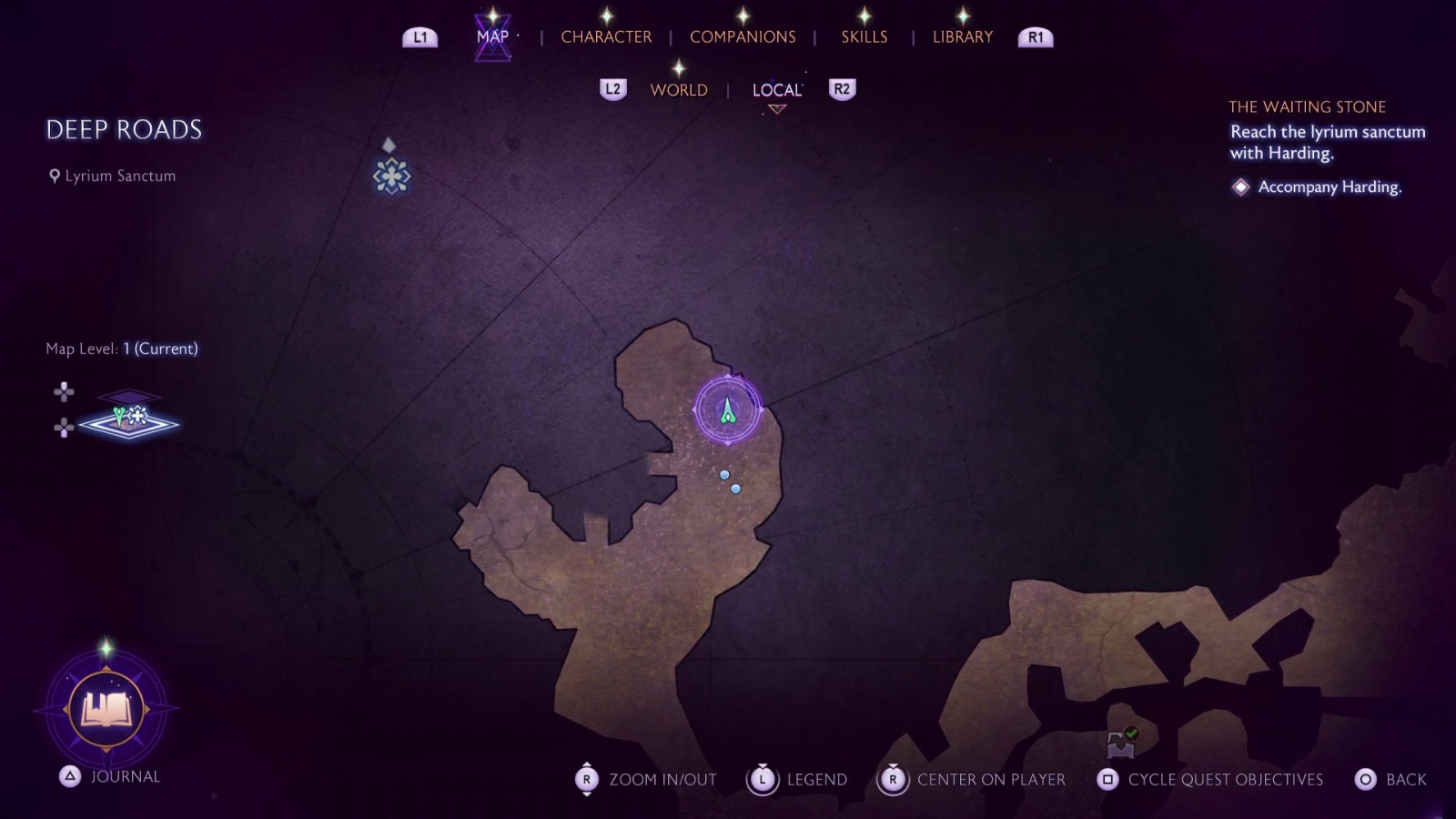The width and height of the screenshot is (1456, 819).
Task: Switch to the CHARACTER tab
Action: 606,36
